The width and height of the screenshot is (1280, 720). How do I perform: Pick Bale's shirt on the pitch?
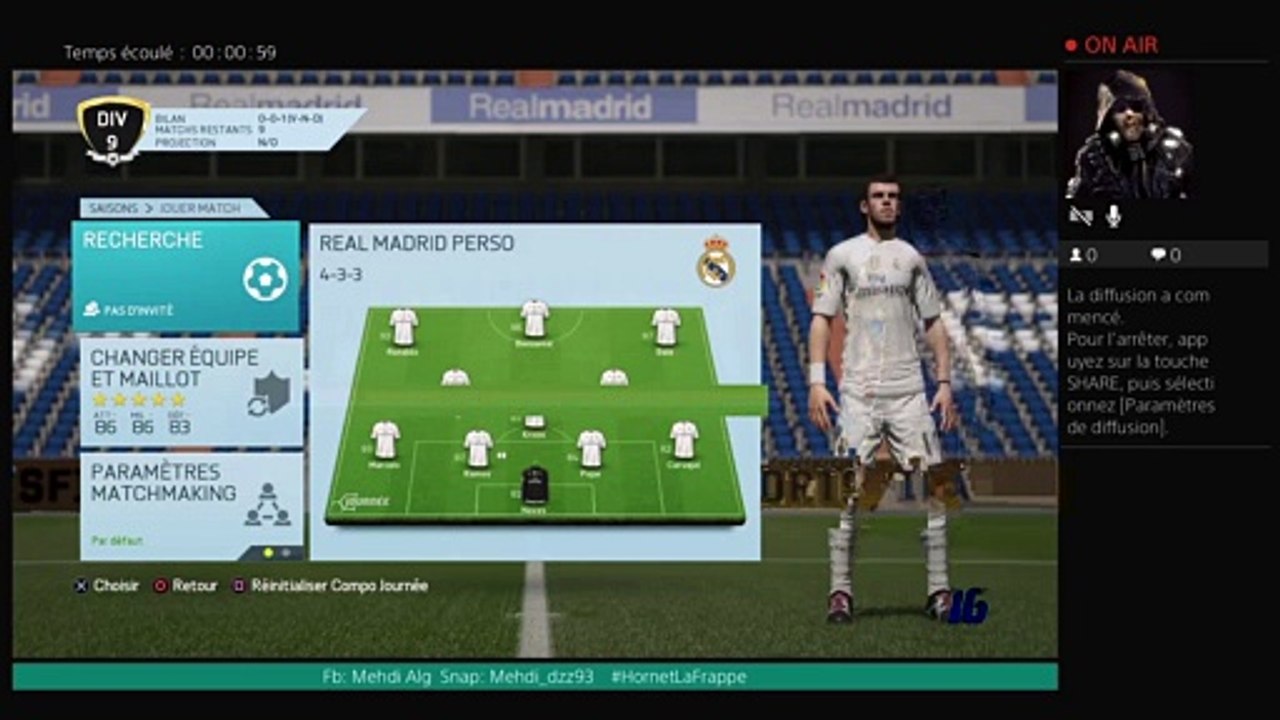(666, 327)
